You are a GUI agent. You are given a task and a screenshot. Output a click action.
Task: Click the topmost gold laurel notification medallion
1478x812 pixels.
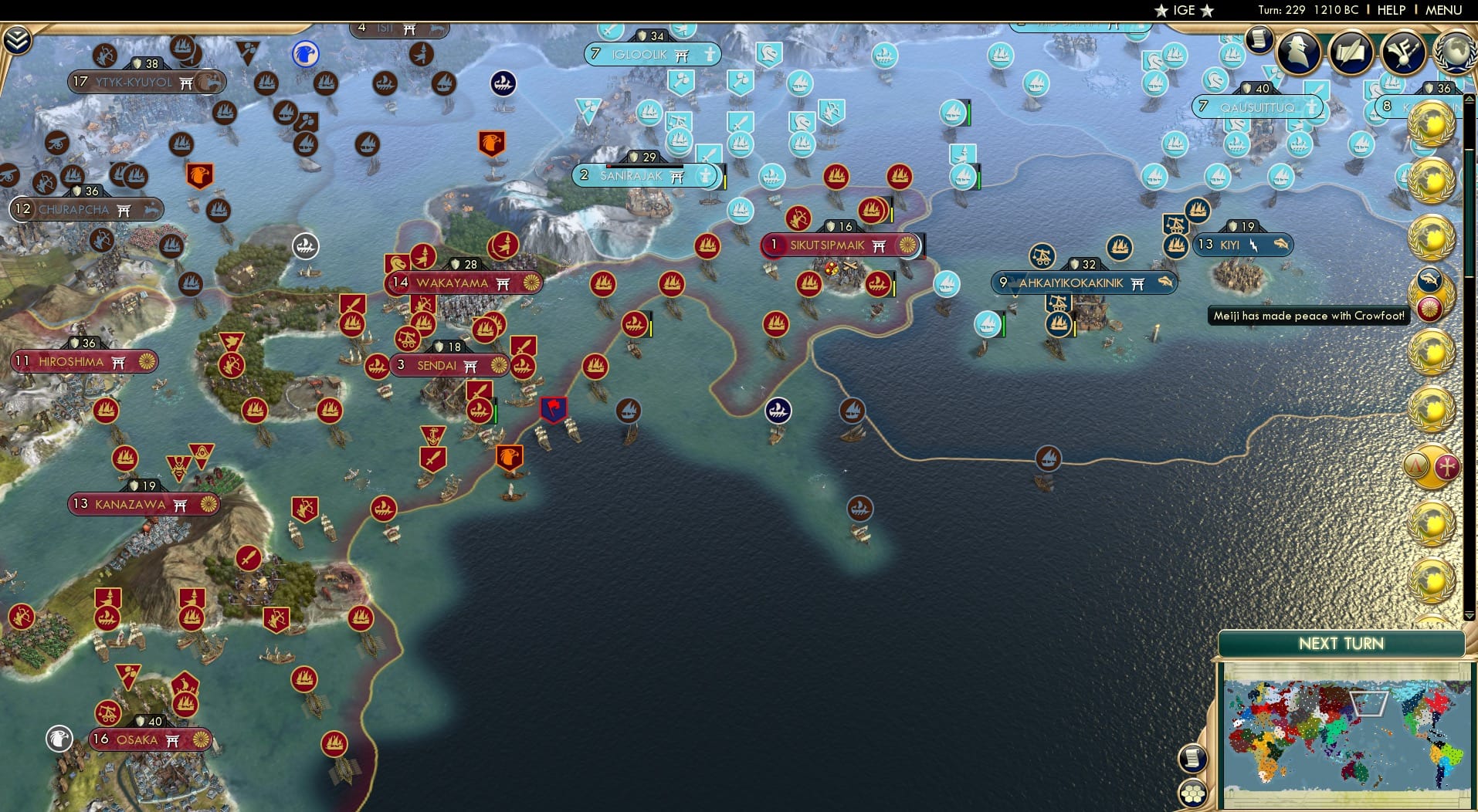click(x=1432, y=123)
